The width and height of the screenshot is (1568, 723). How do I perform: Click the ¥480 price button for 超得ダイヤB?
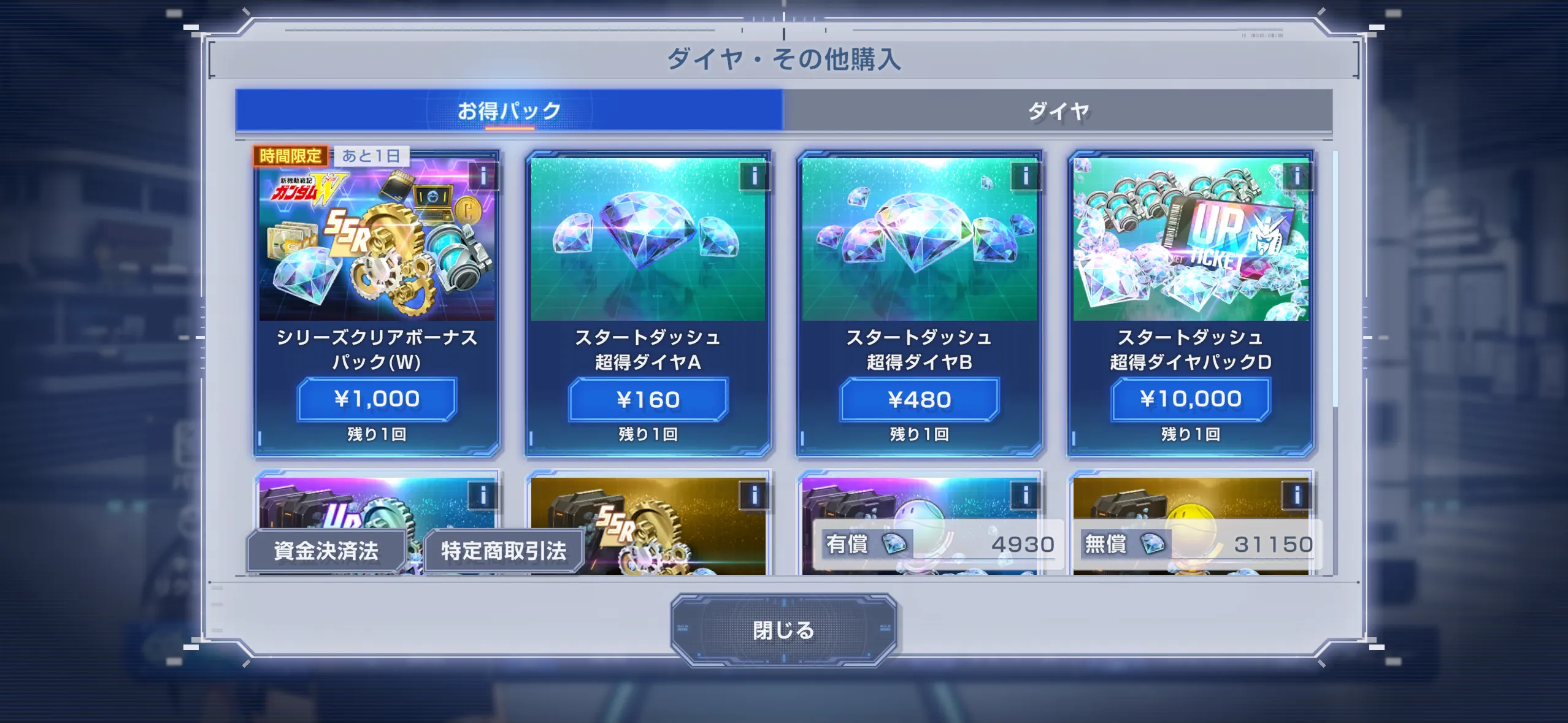tap(920, 399)
